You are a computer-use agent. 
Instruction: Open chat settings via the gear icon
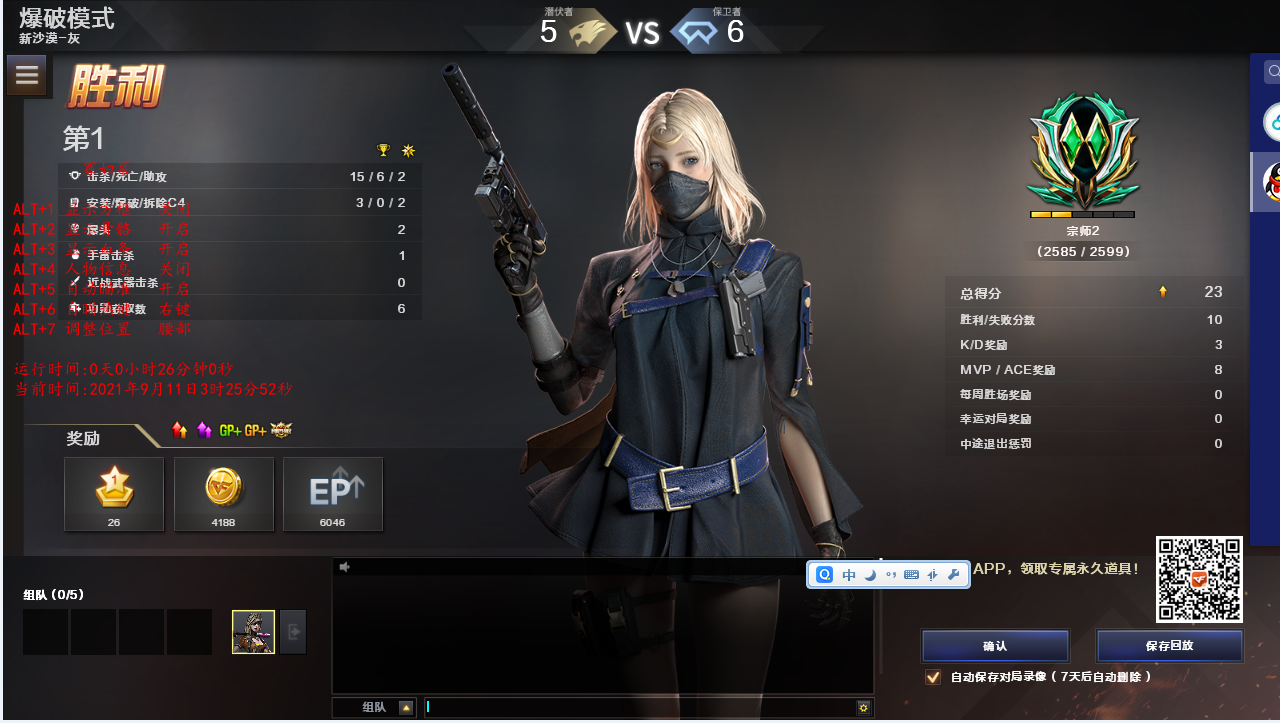[x=863, y=708]
